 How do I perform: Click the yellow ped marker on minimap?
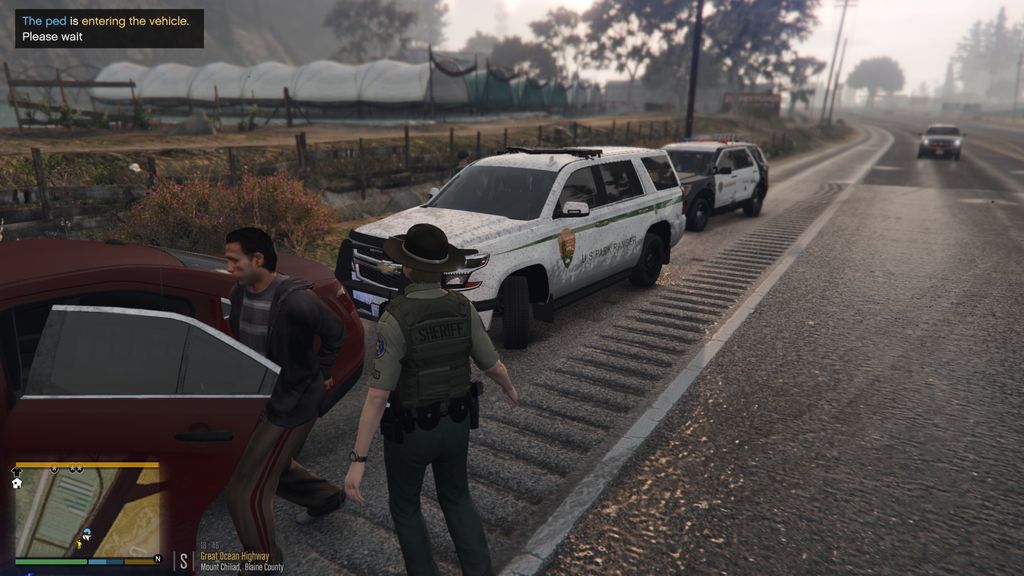click(x=80, y=545)
